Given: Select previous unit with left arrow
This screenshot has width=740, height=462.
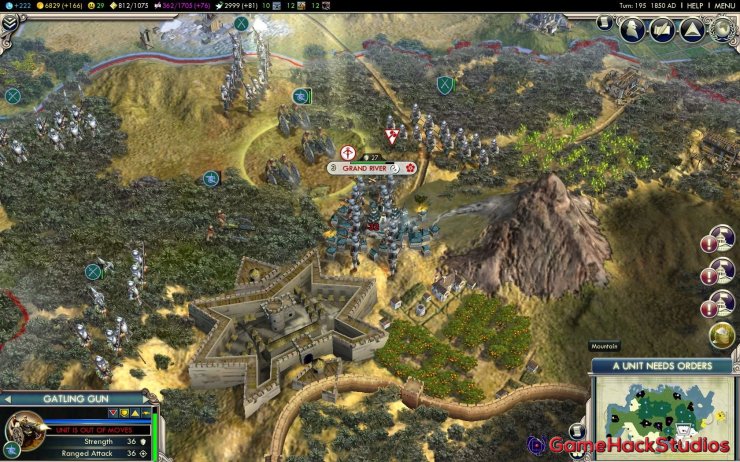Looking at the screenshot, I should 8,398.
